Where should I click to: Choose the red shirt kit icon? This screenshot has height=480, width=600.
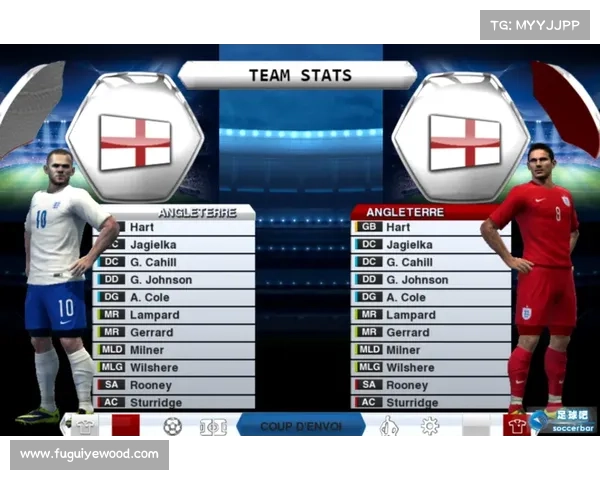516,426
